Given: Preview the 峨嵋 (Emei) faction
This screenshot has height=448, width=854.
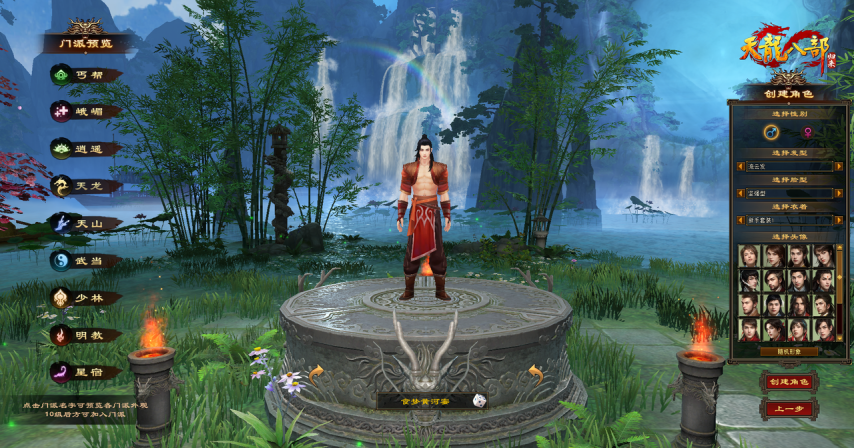Looking at the screenshot, I should click(86, 111).
